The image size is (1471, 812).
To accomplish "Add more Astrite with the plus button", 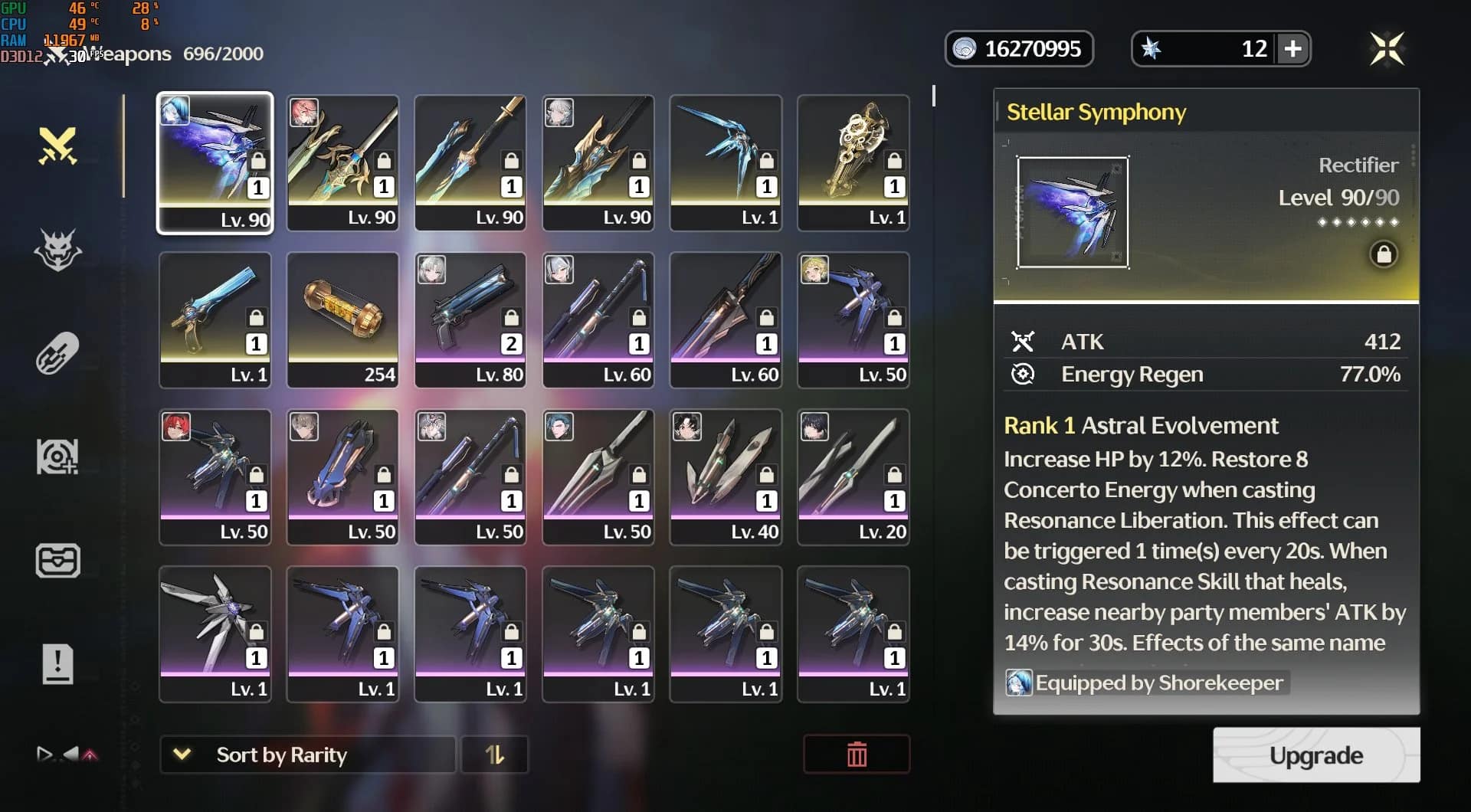I will click(1293, 49).
